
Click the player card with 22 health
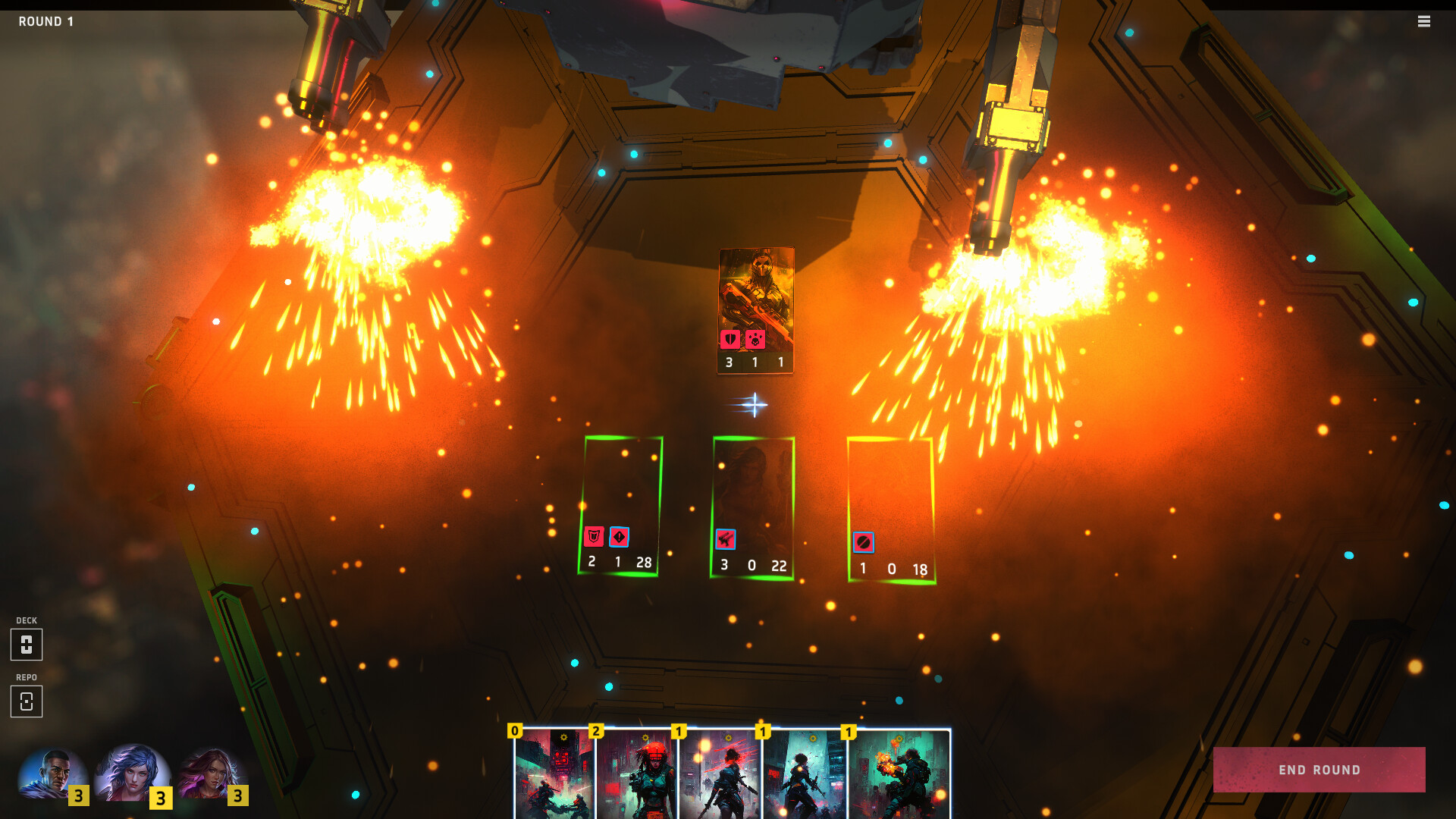pyautogui.click(x=752, y=507)
